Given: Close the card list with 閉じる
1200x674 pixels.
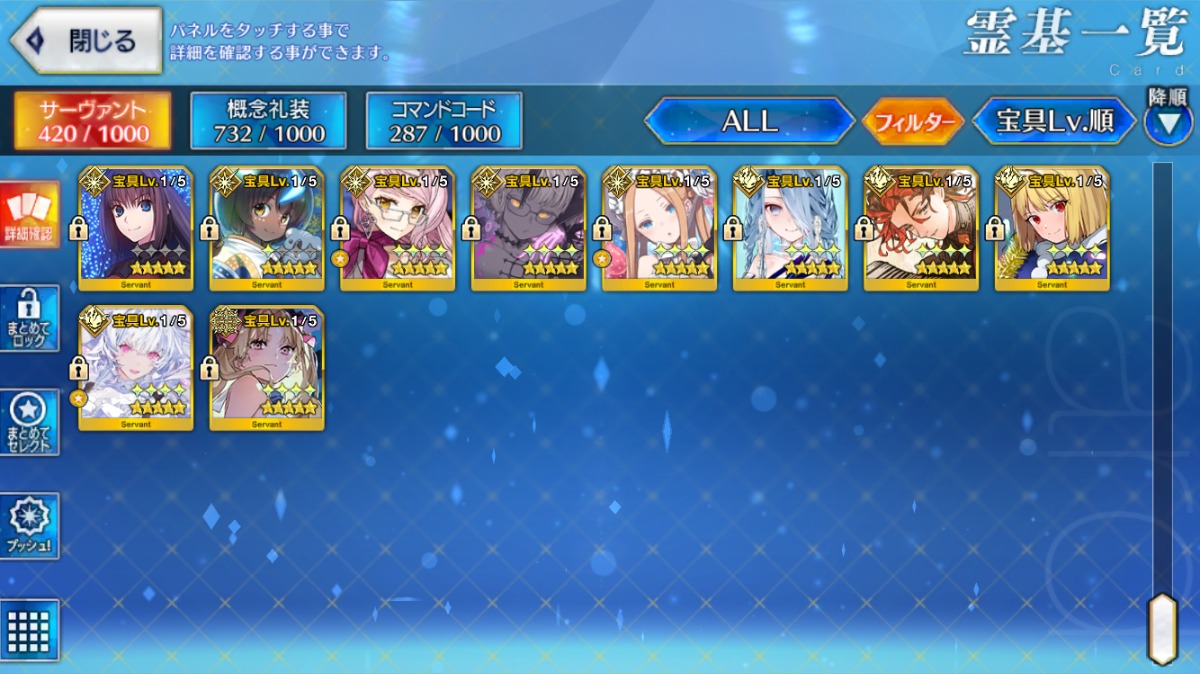Looking at the screenshot, I should [x=86, y=41].
